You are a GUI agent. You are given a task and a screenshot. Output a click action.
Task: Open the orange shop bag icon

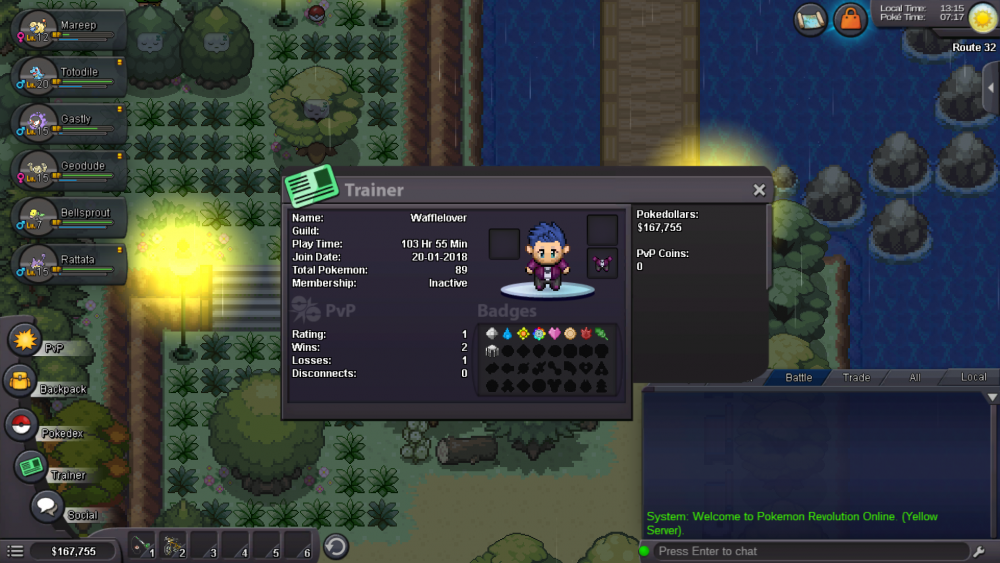(850, 19)
